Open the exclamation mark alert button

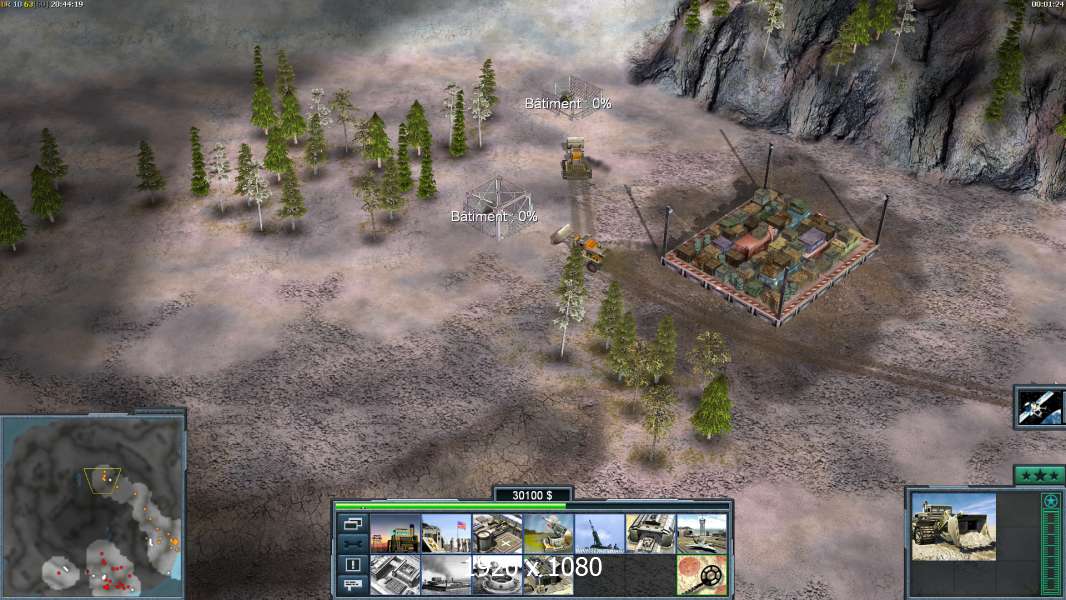click(x=353, y=565)
